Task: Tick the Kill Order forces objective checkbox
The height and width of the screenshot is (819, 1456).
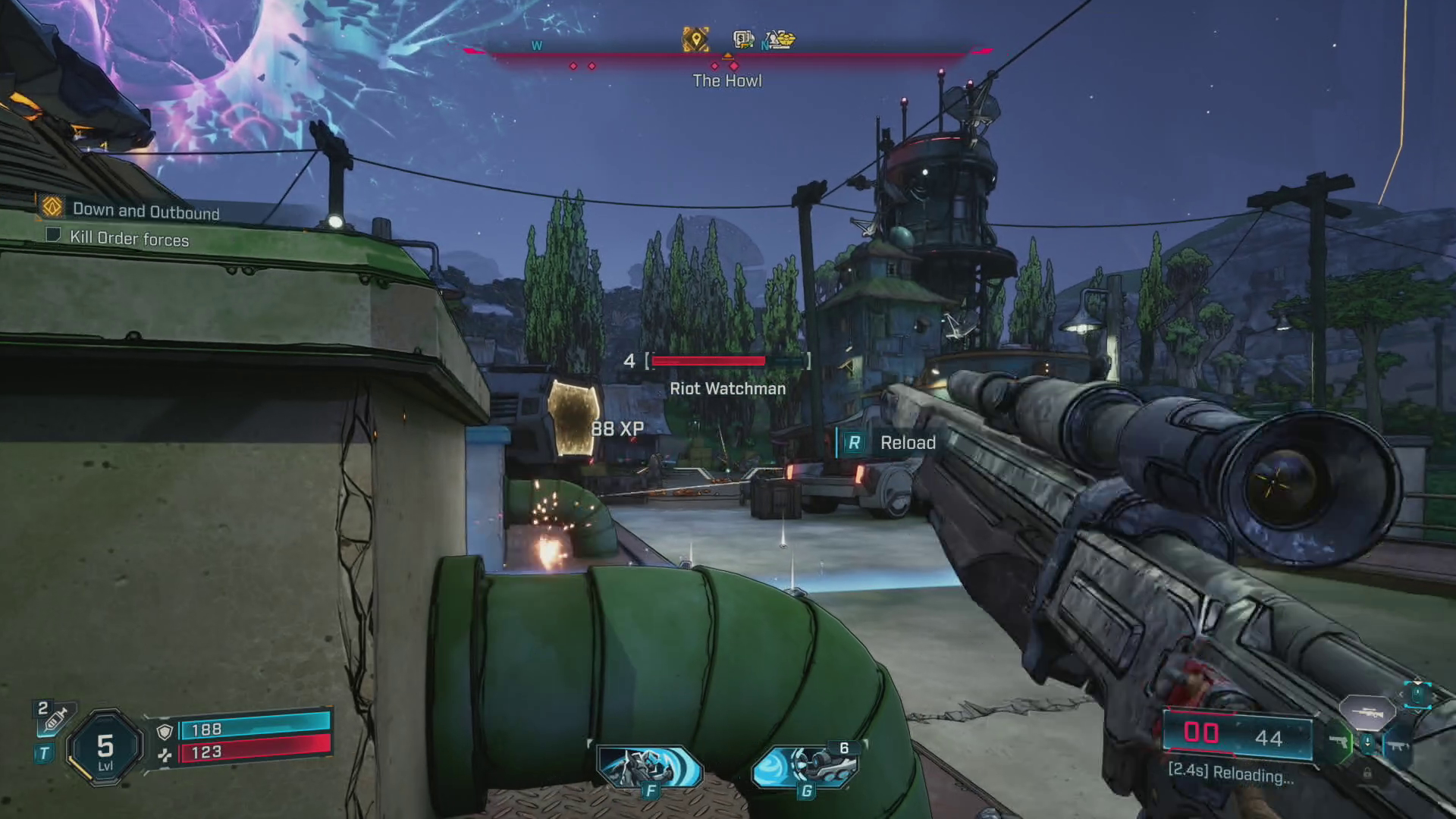Action: (53, 234)
